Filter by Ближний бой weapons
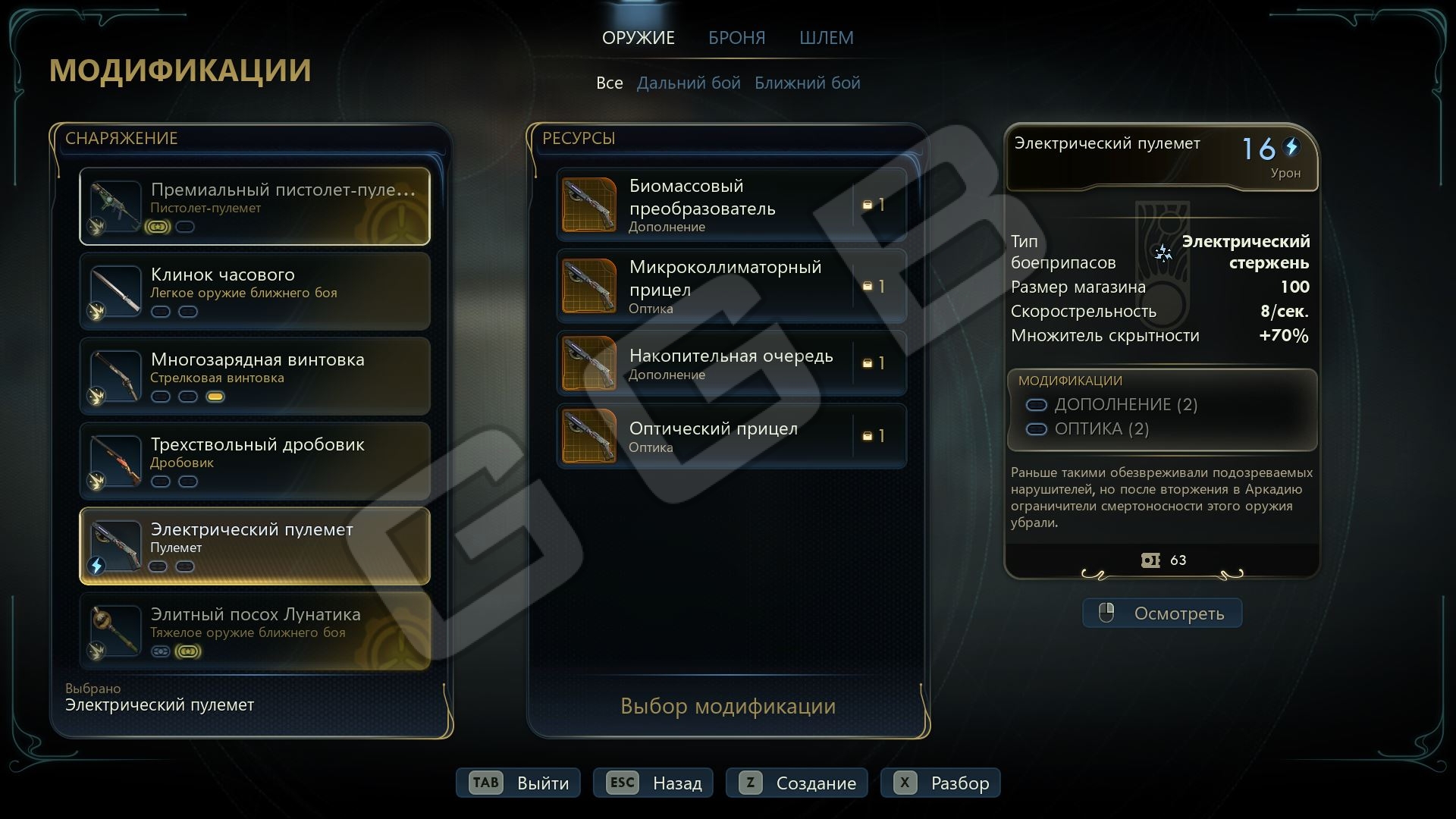Screen dimensions: 1456x819 807,83
